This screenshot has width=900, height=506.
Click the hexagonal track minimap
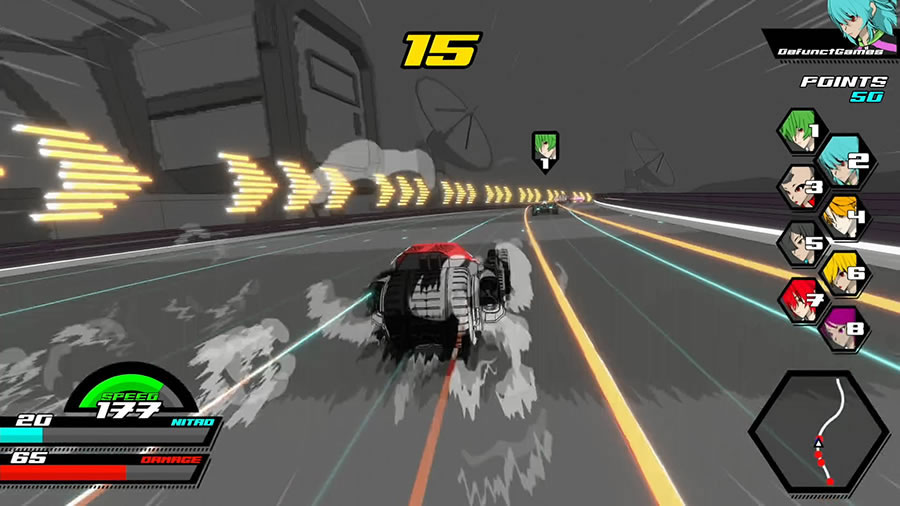pos(818,433)
